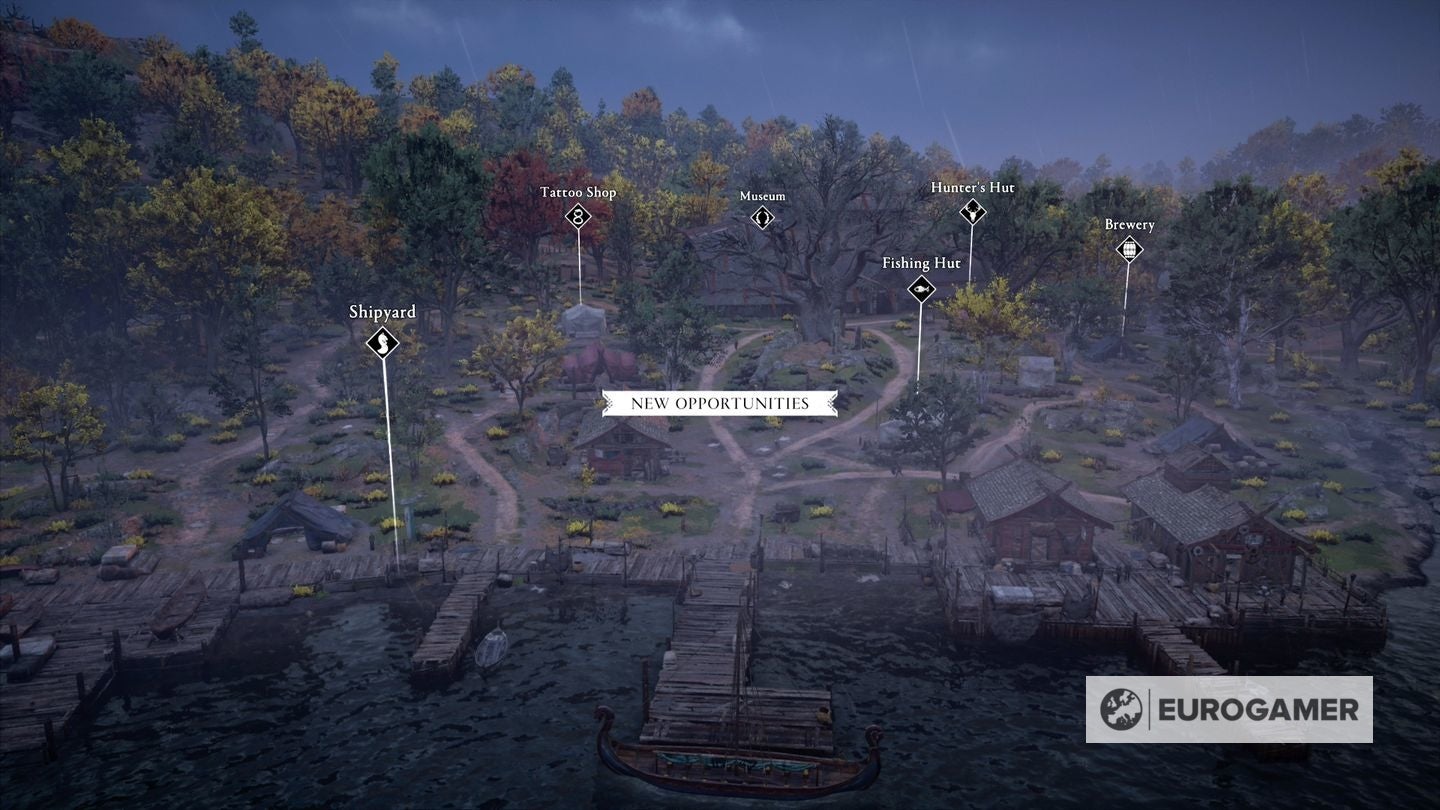This screenshot has width=1440, height=810.
Task: Open the New Opportunities banner
Action: 720,403
